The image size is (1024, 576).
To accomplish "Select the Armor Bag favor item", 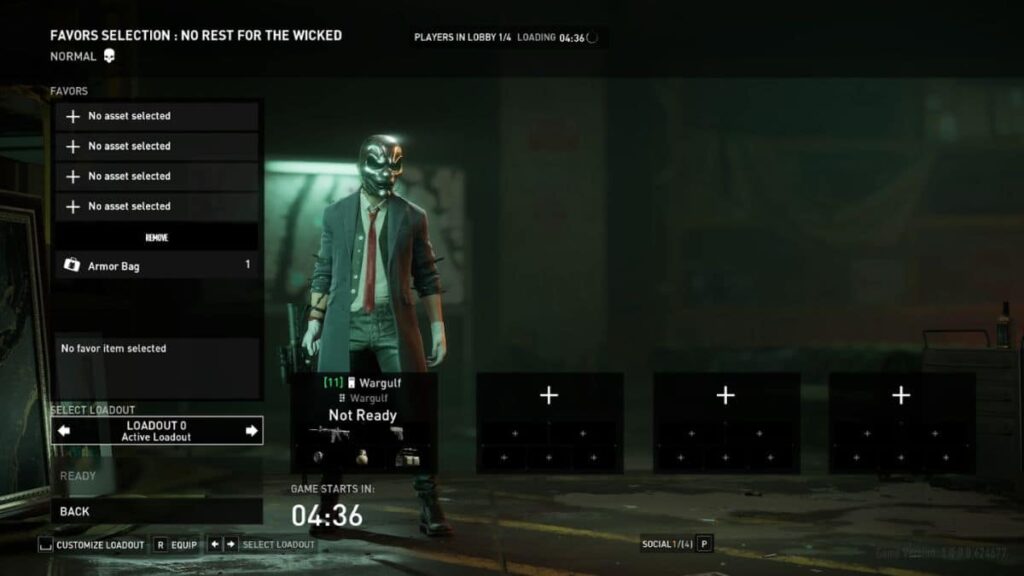I will [156, 265].
